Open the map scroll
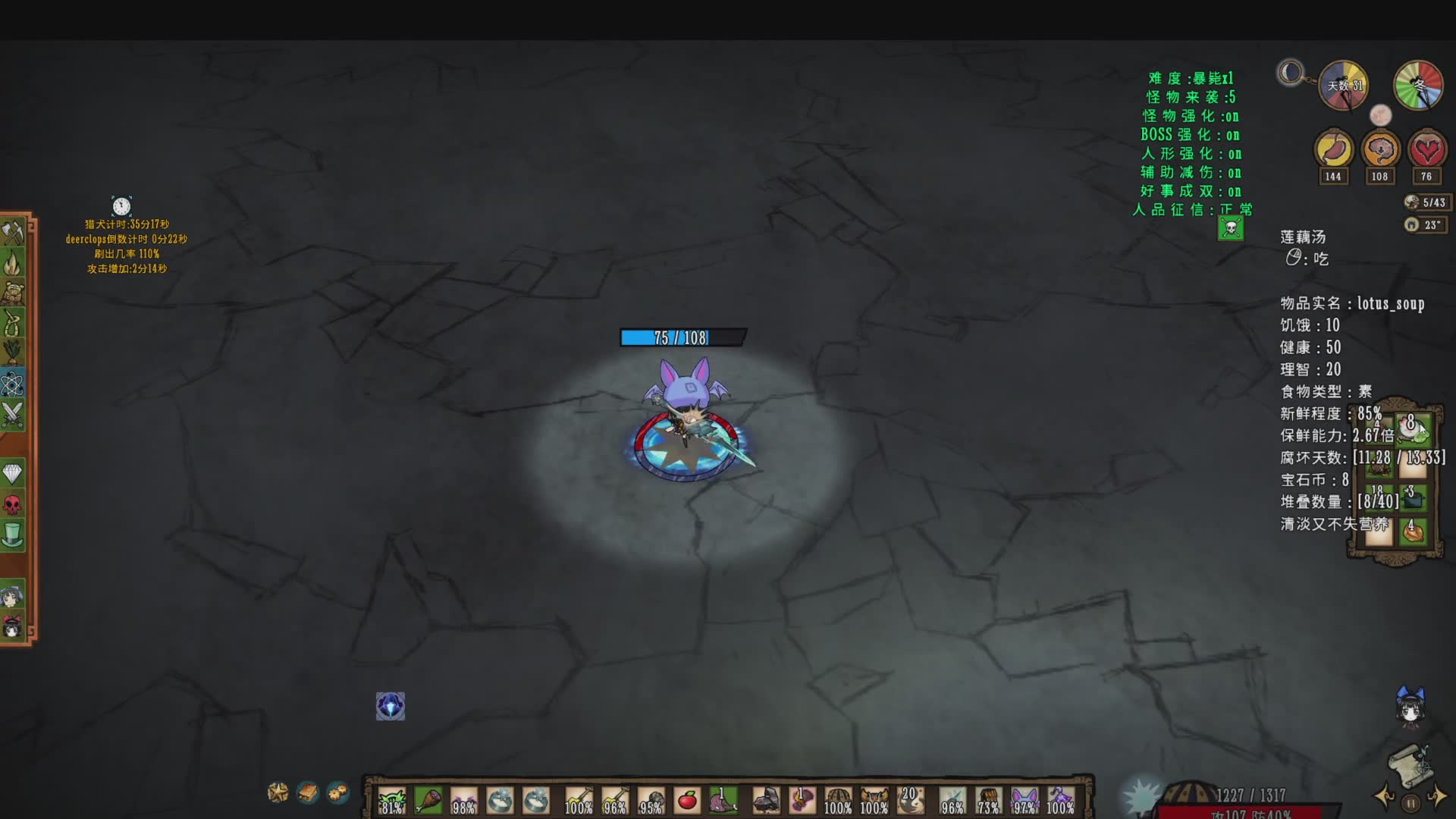 (x=1409, y=764)
